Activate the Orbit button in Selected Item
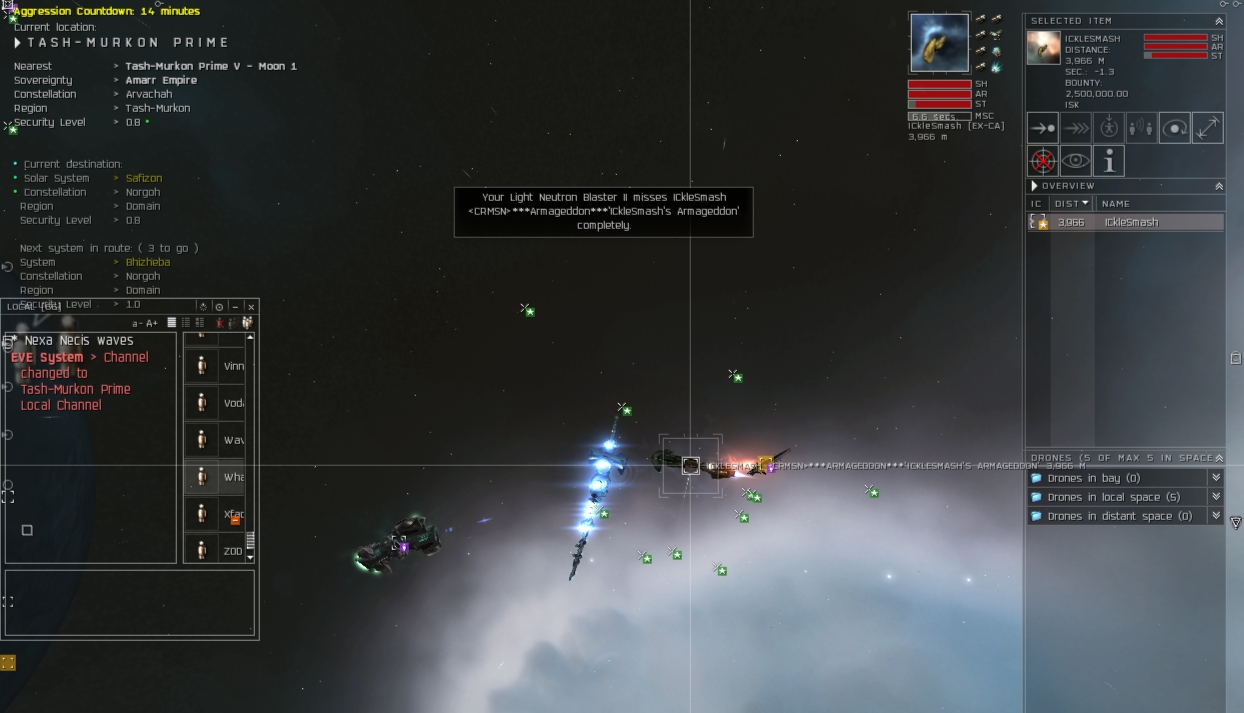 1175,128
